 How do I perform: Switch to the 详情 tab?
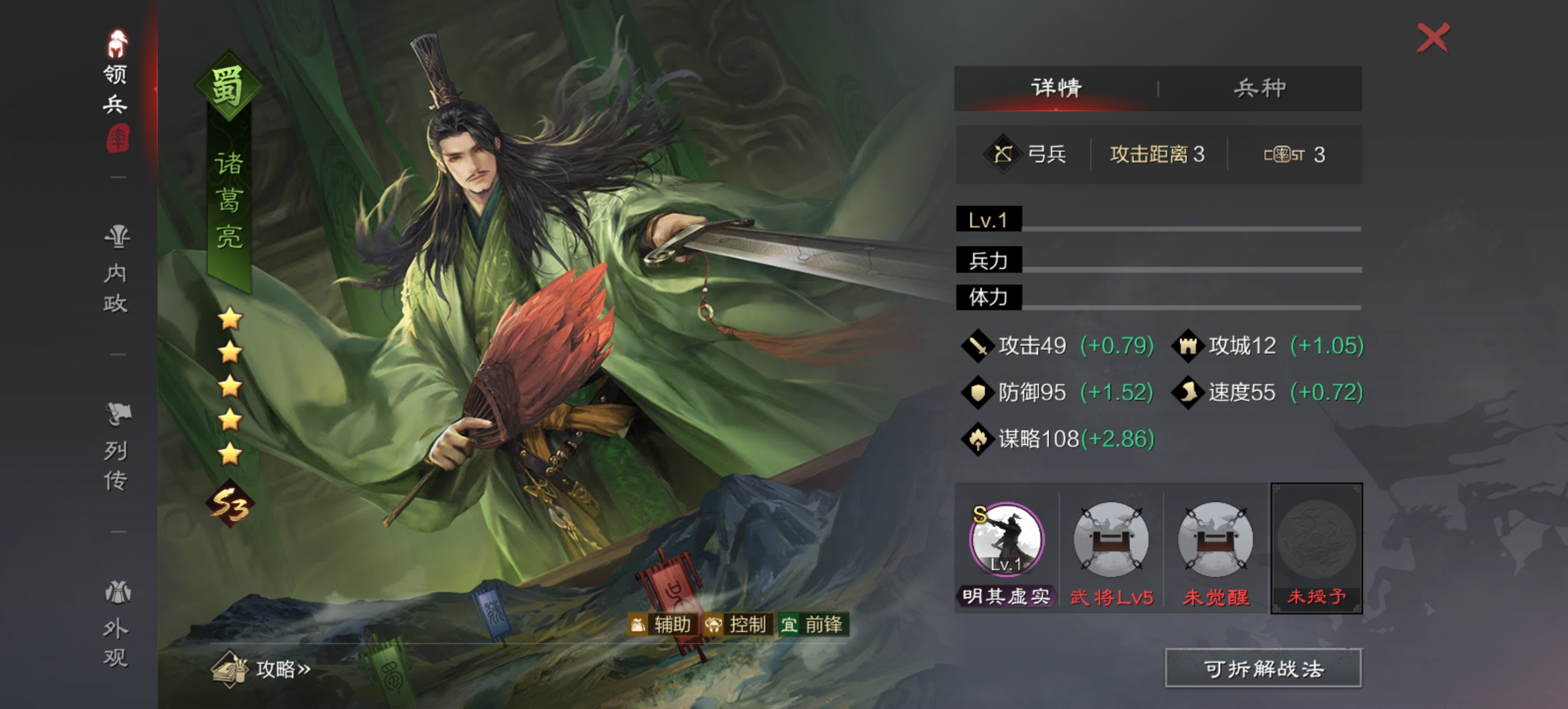pyautogui.click(x=1057, y=88)
